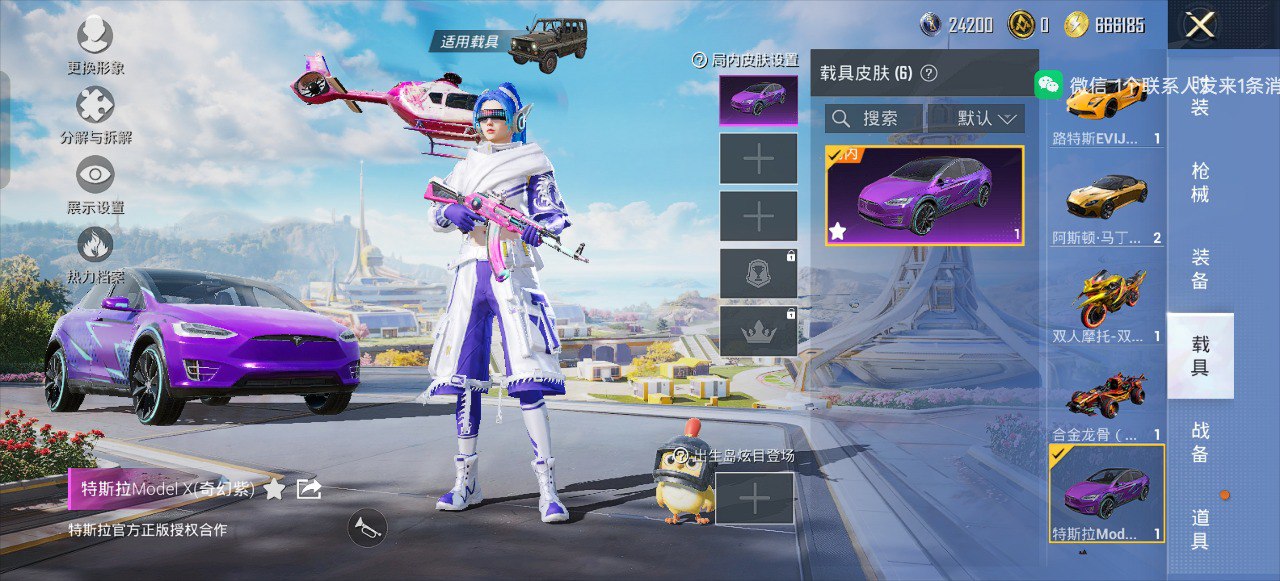Select the 阿斯顿·马丁 gold car
This screenshot has width=1280, height=581.
click(x=1106, y=201)
